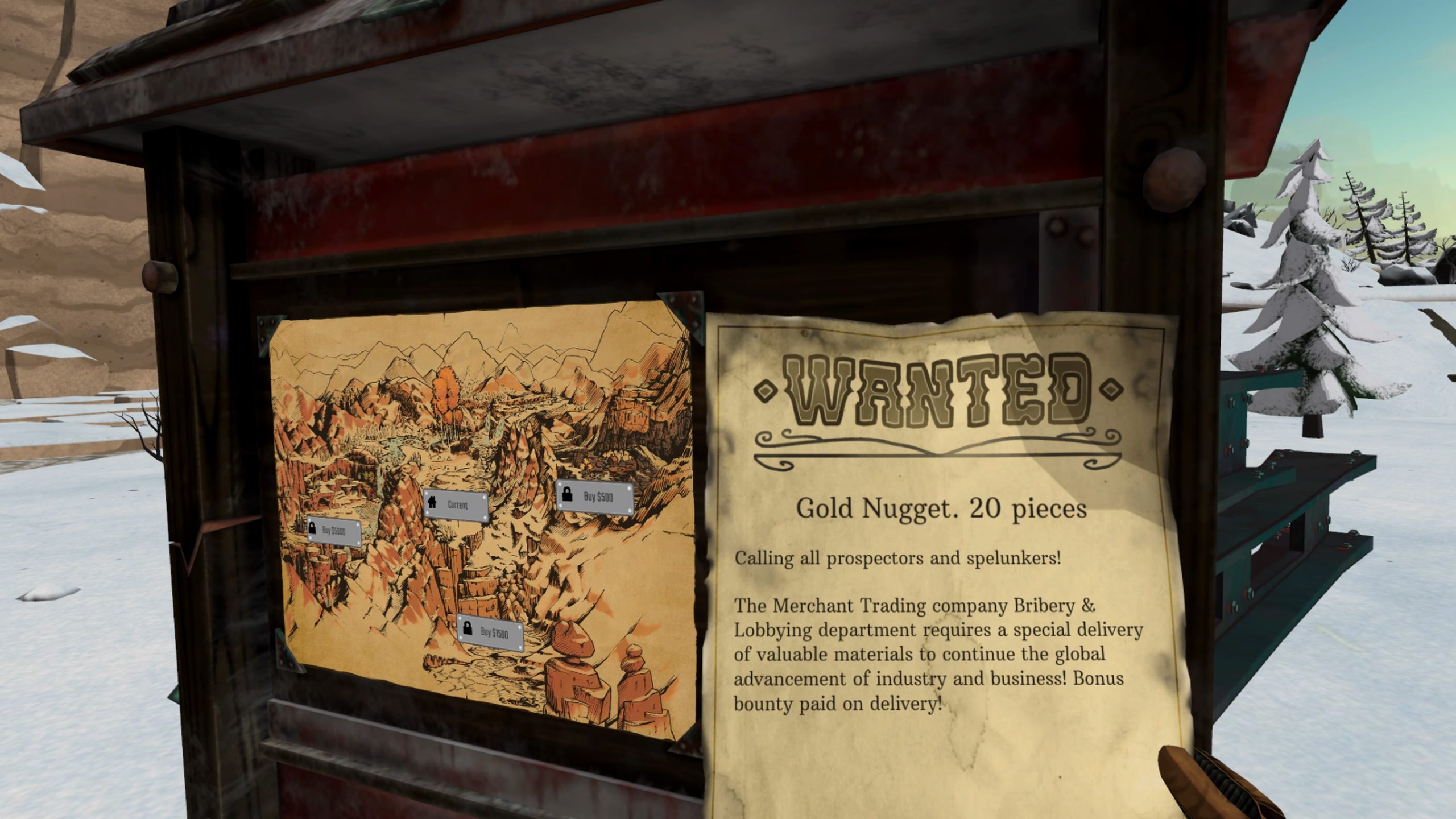Select the Current home location plate
Screen dimensions: 1456x819
[x=456, y=504]
